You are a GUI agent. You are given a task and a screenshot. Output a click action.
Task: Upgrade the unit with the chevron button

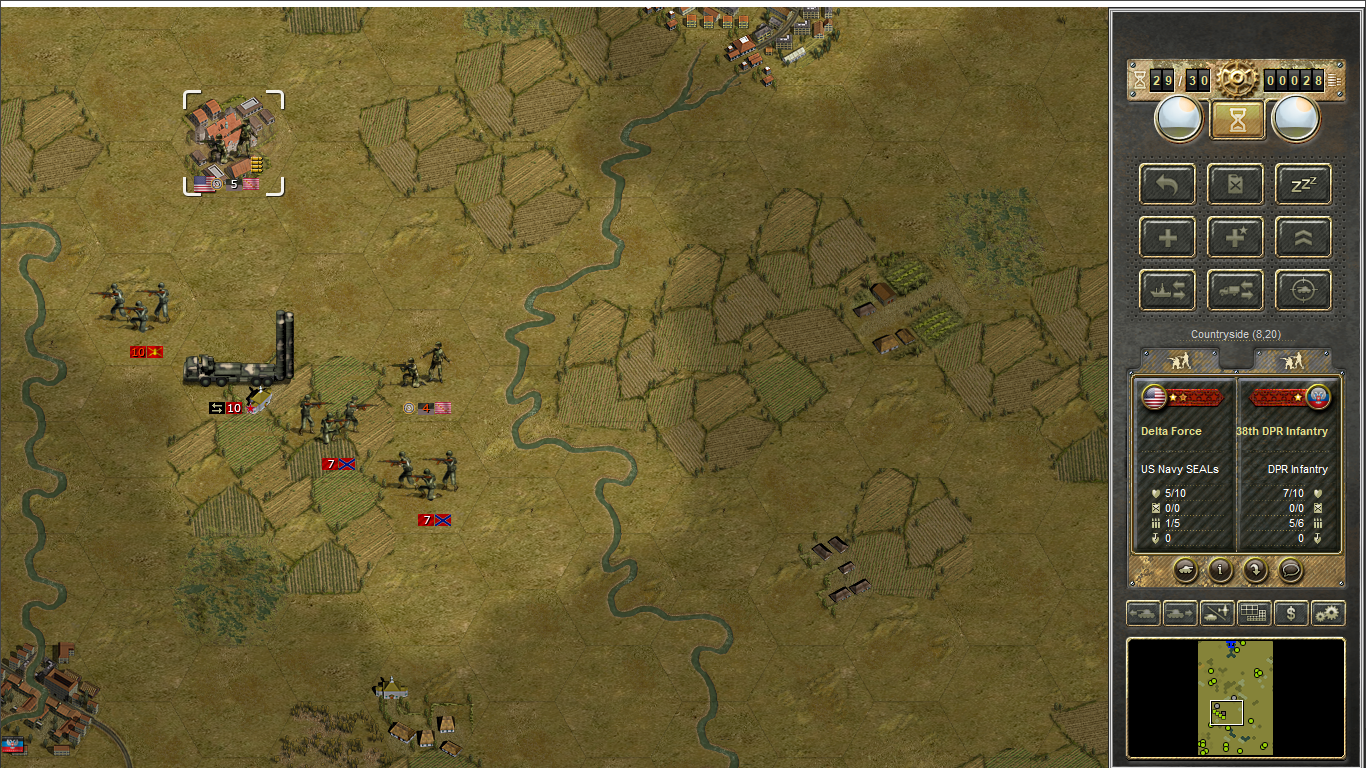pyautogui.click(x=1303, y=237)
